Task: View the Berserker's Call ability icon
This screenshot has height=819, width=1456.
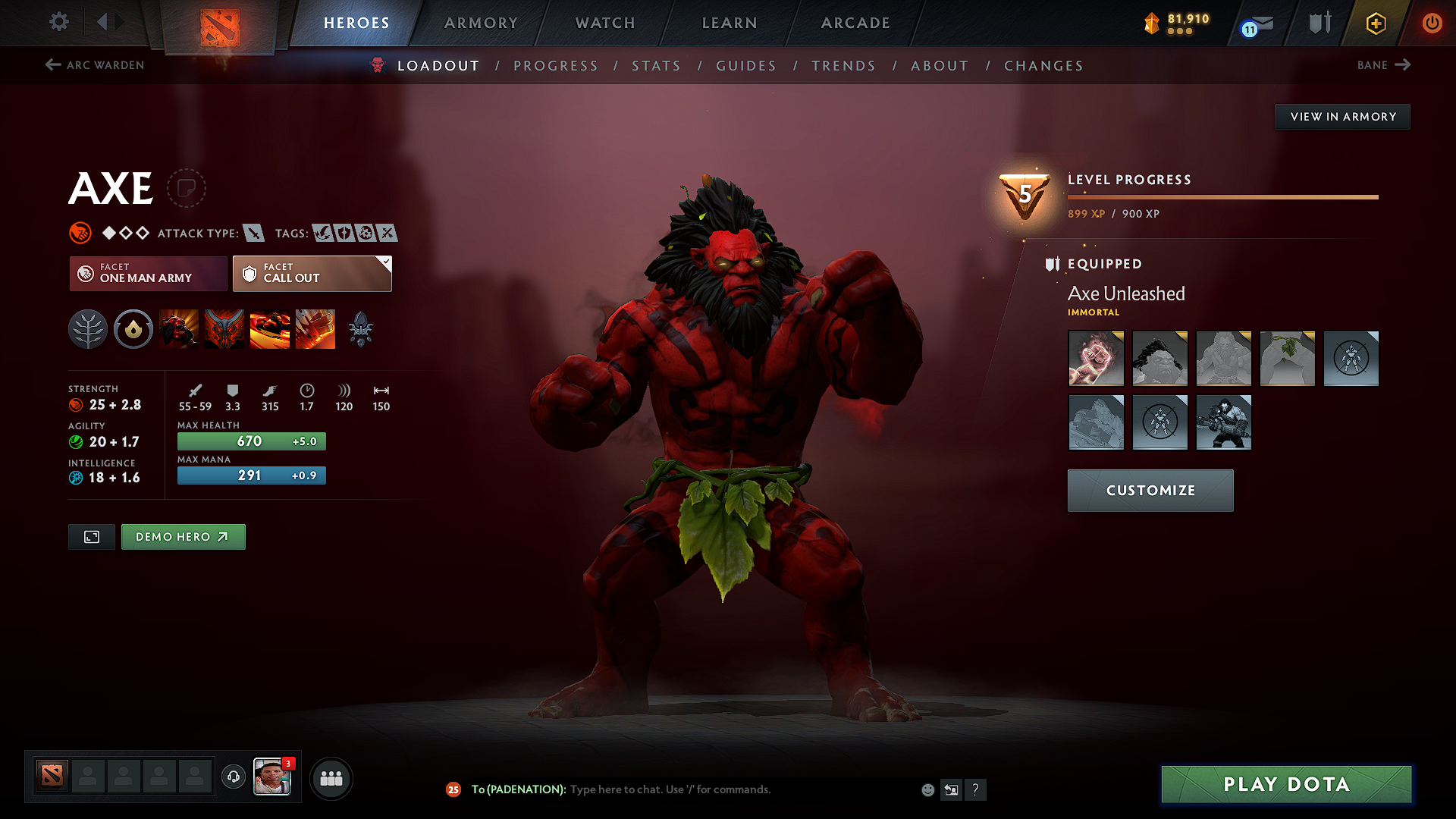Action: pos(179,328)
